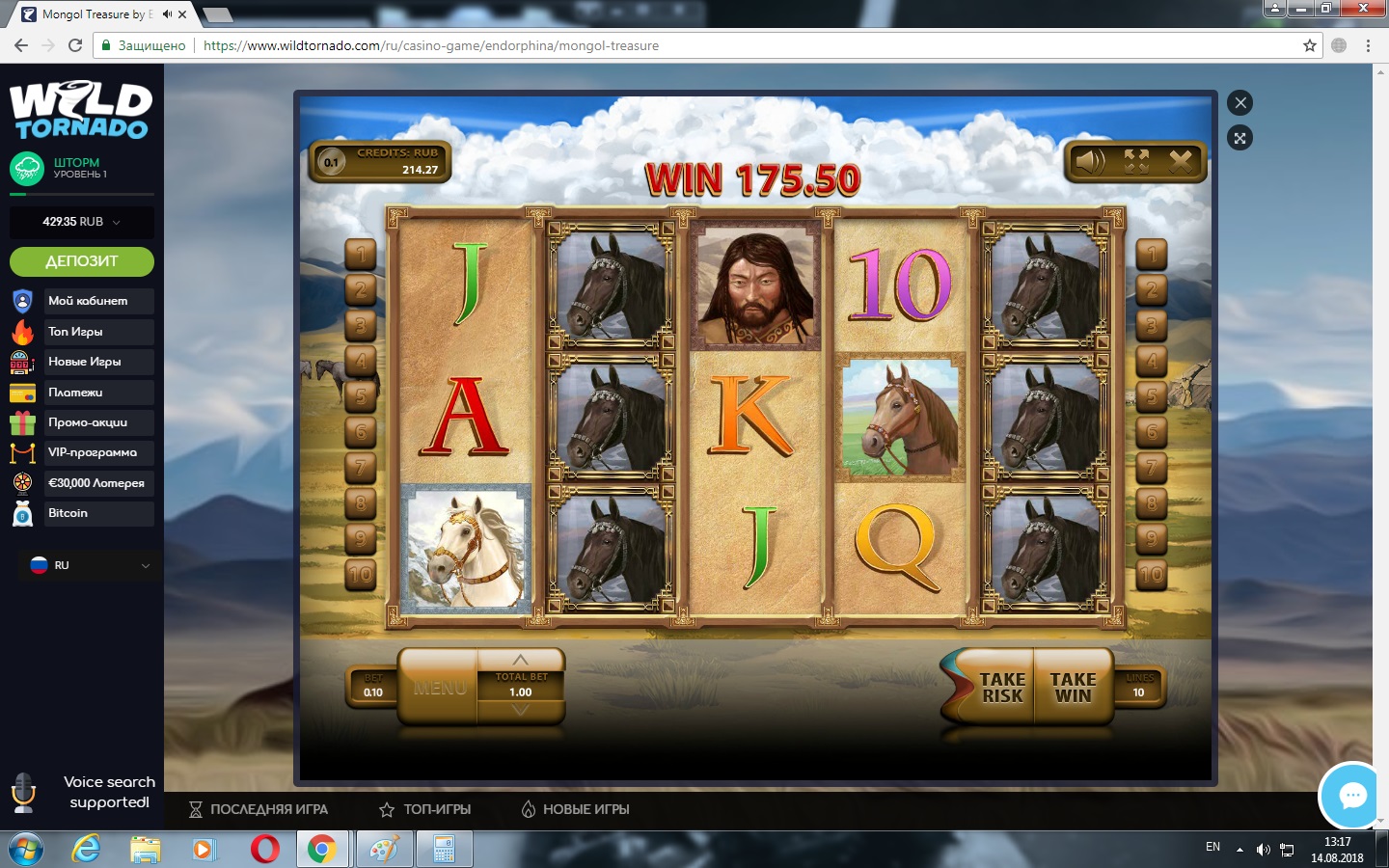Close the slot with the golden X
This screenshot has height=868, width=1389.
pos(1181,161)
